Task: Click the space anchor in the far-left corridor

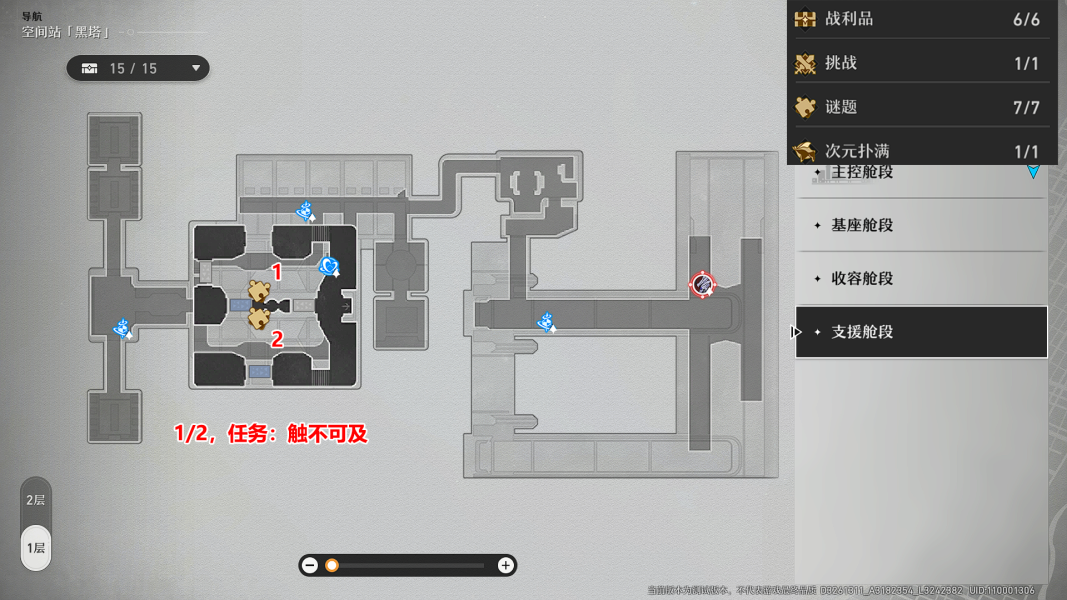Action: pos(123,328)
